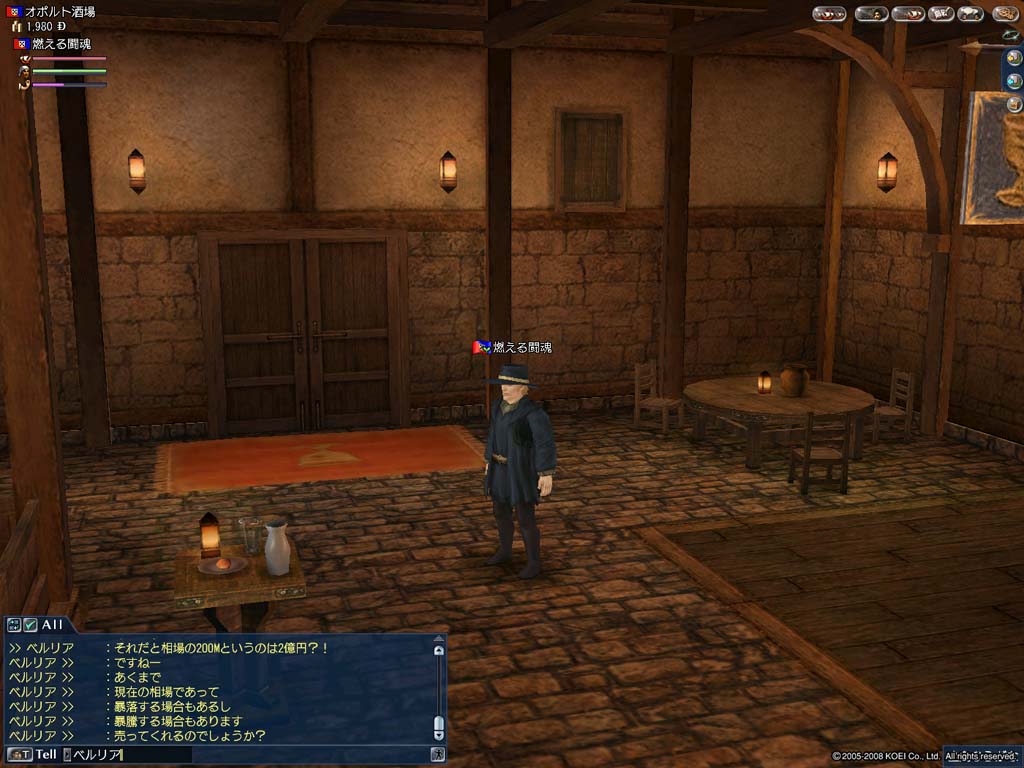Click the emote figure icon beside chat input
Viewport: 1024px width, 768px height.
[x=437, y=754]
